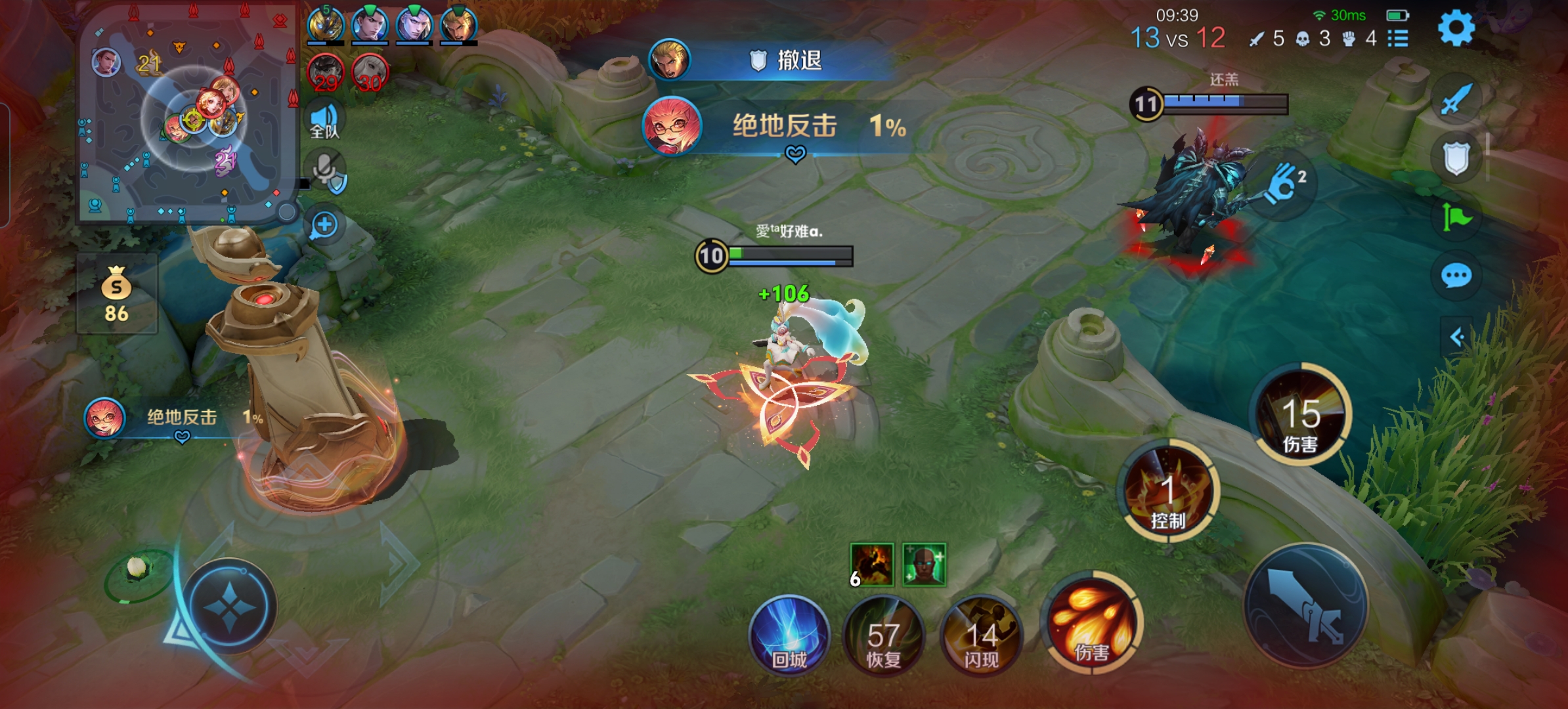Image resolution: width=1568 pixels, height=709 pixels.
Task: Send the green flag gather signal
Action: (x=1456, y=217)
